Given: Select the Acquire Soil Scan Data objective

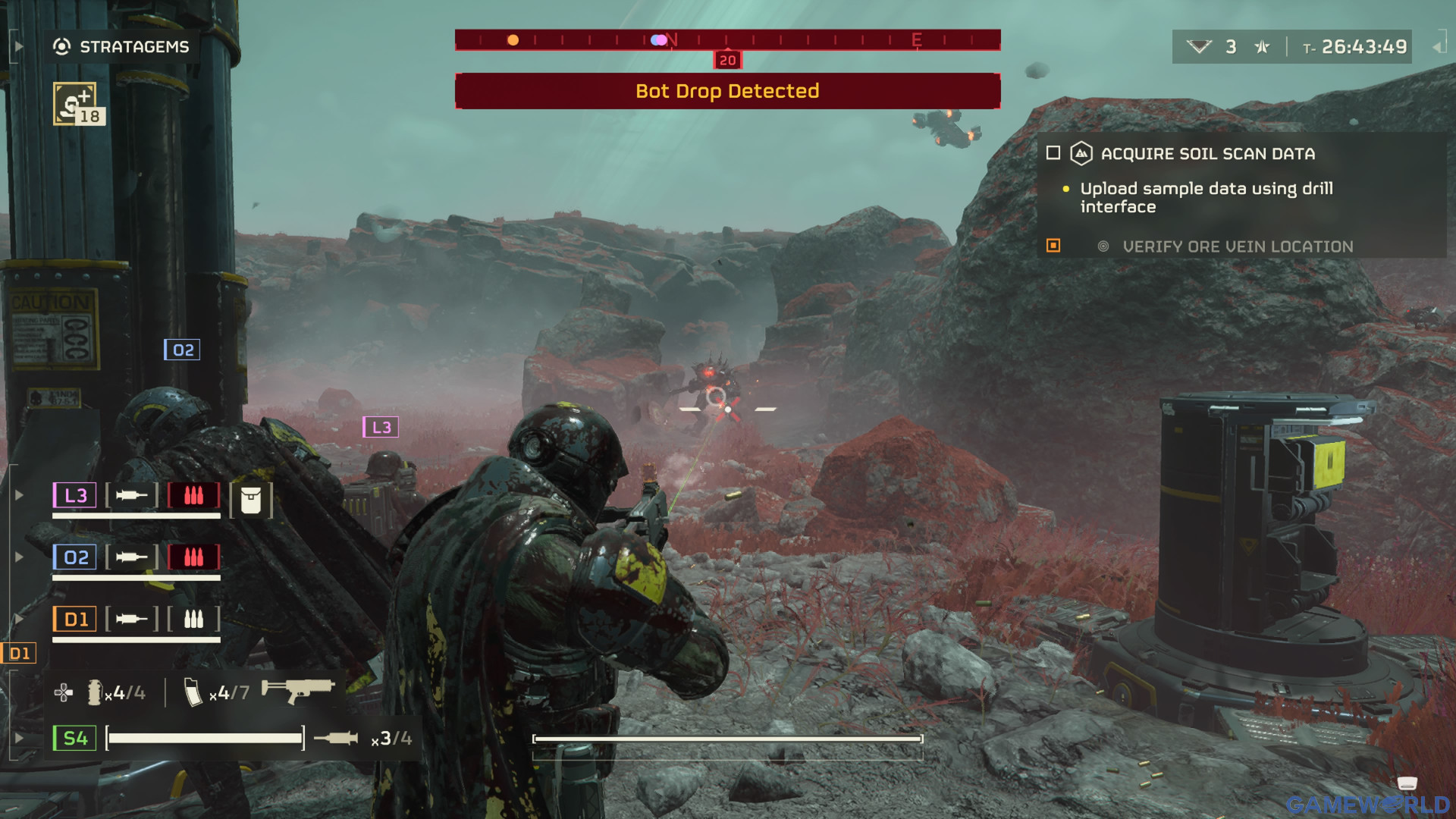Looking at the screenshot, I should tap(1207, 154).
